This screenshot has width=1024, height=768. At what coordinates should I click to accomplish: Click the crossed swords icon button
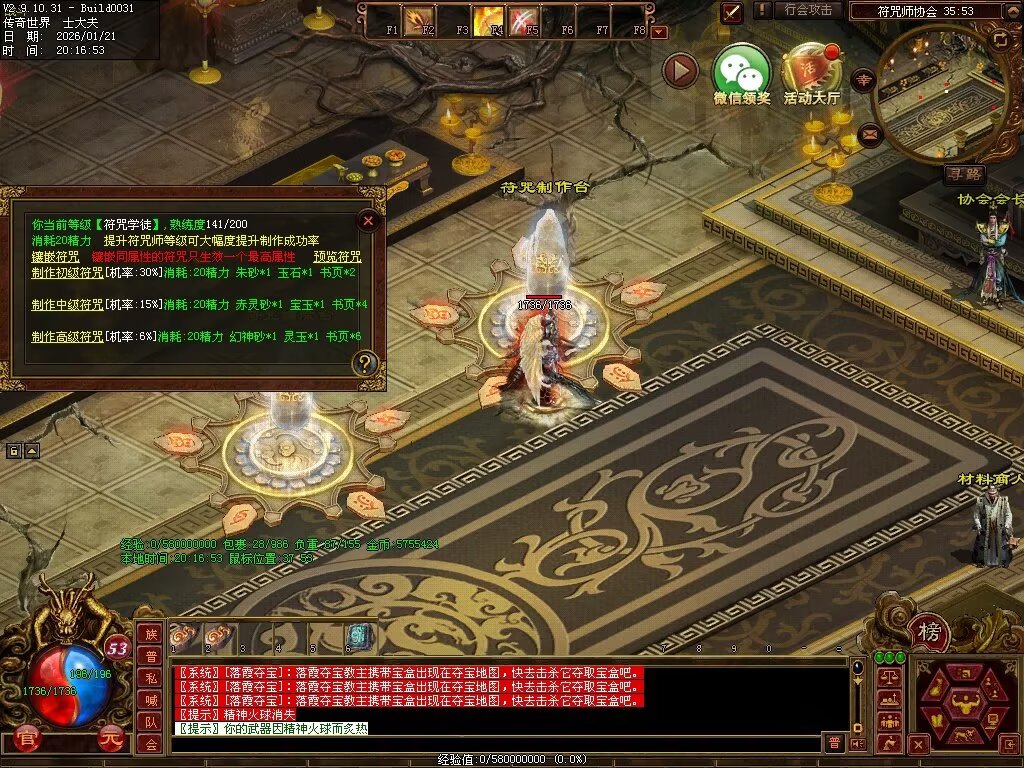click(732, 12)
